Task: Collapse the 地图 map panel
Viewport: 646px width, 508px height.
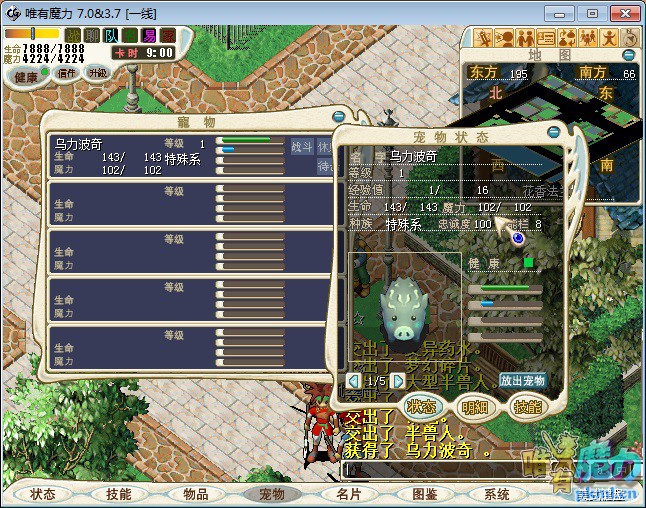Action: click(x=629, y=55)
